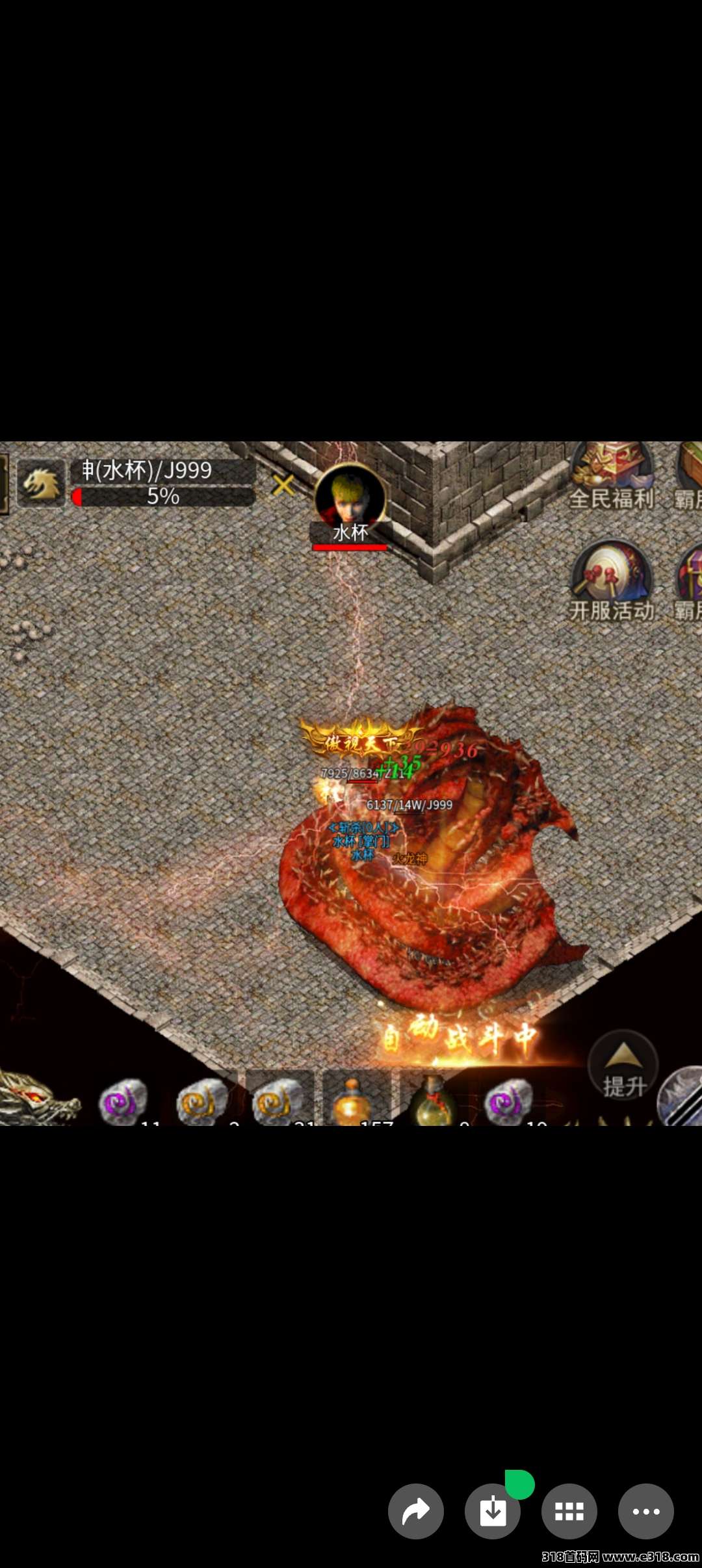
Task: Click the golden beast head target icon
Action: pos(41,484)
